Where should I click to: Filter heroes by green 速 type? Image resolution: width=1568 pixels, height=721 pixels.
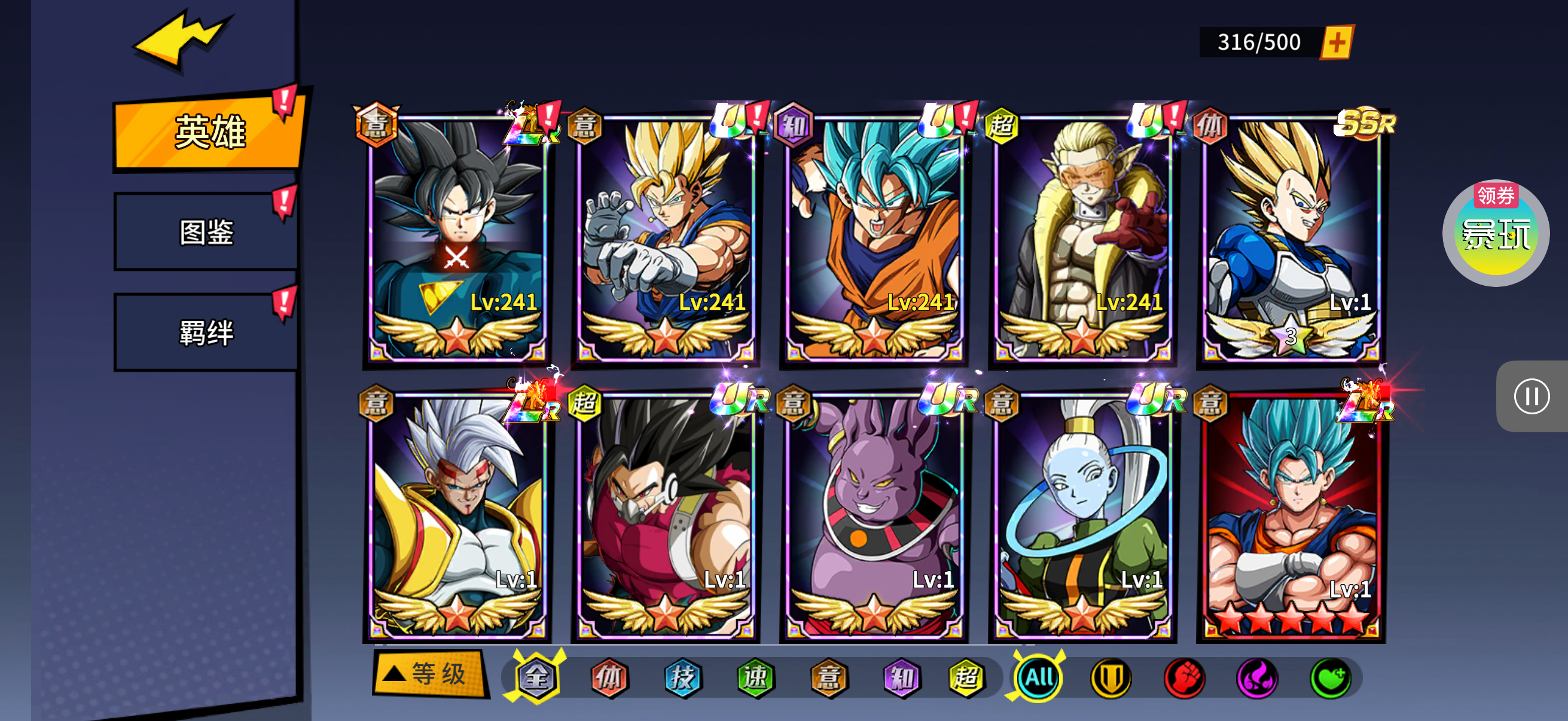click(755, 677)
